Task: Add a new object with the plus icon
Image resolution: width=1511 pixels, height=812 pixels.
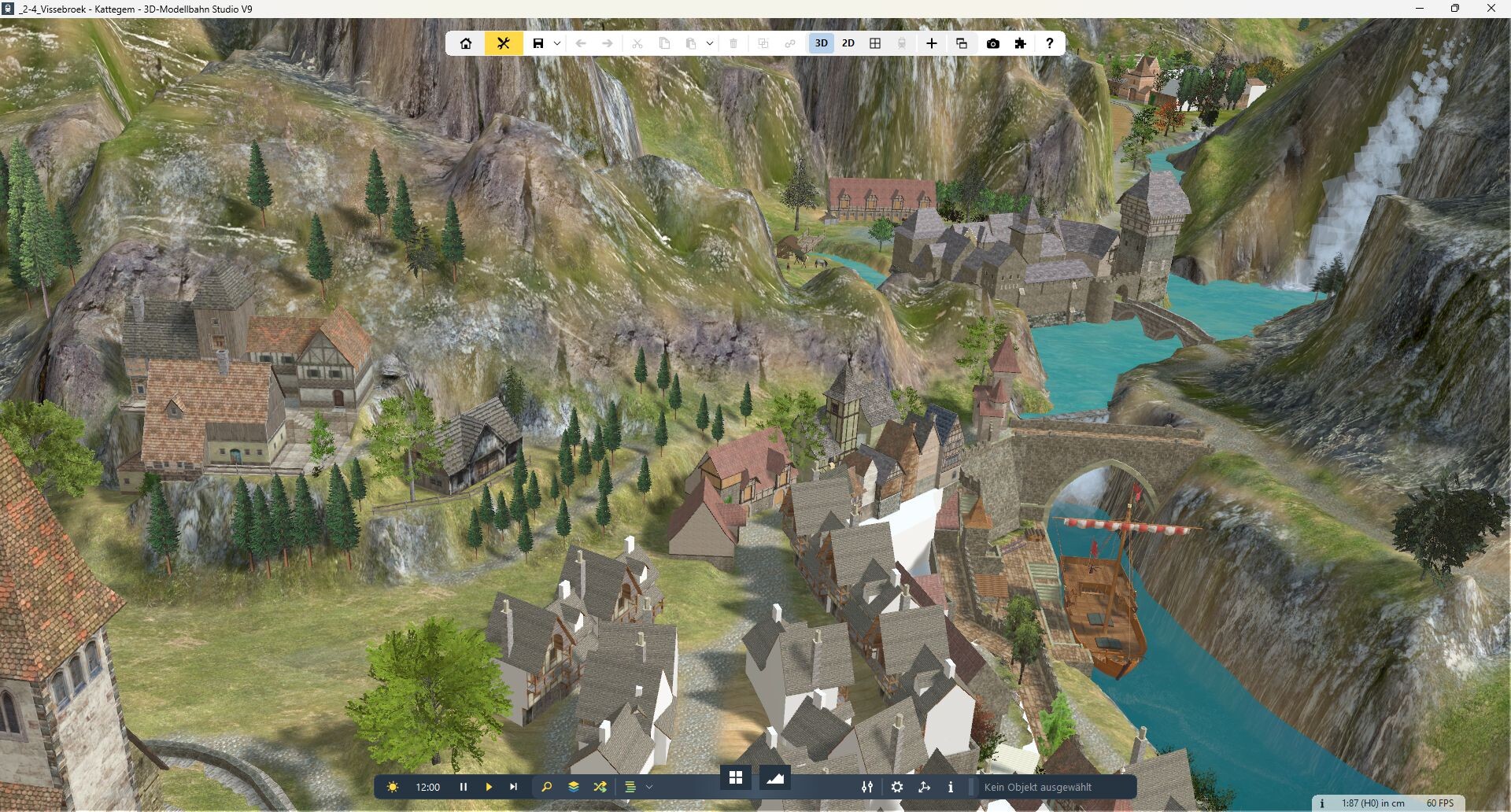Action: pos(931,43)
